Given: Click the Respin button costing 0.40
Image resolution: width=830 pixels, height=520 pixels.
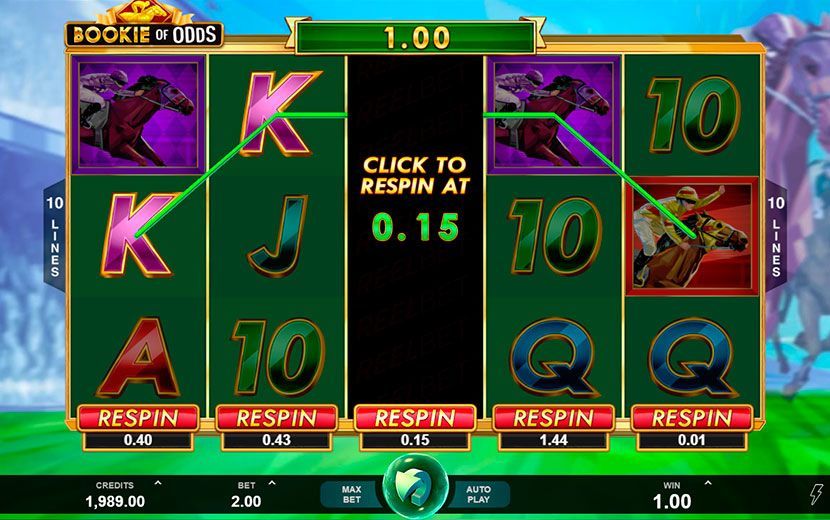Looking at the screenshot, I should pyautogui.click(x=136, y=418).
